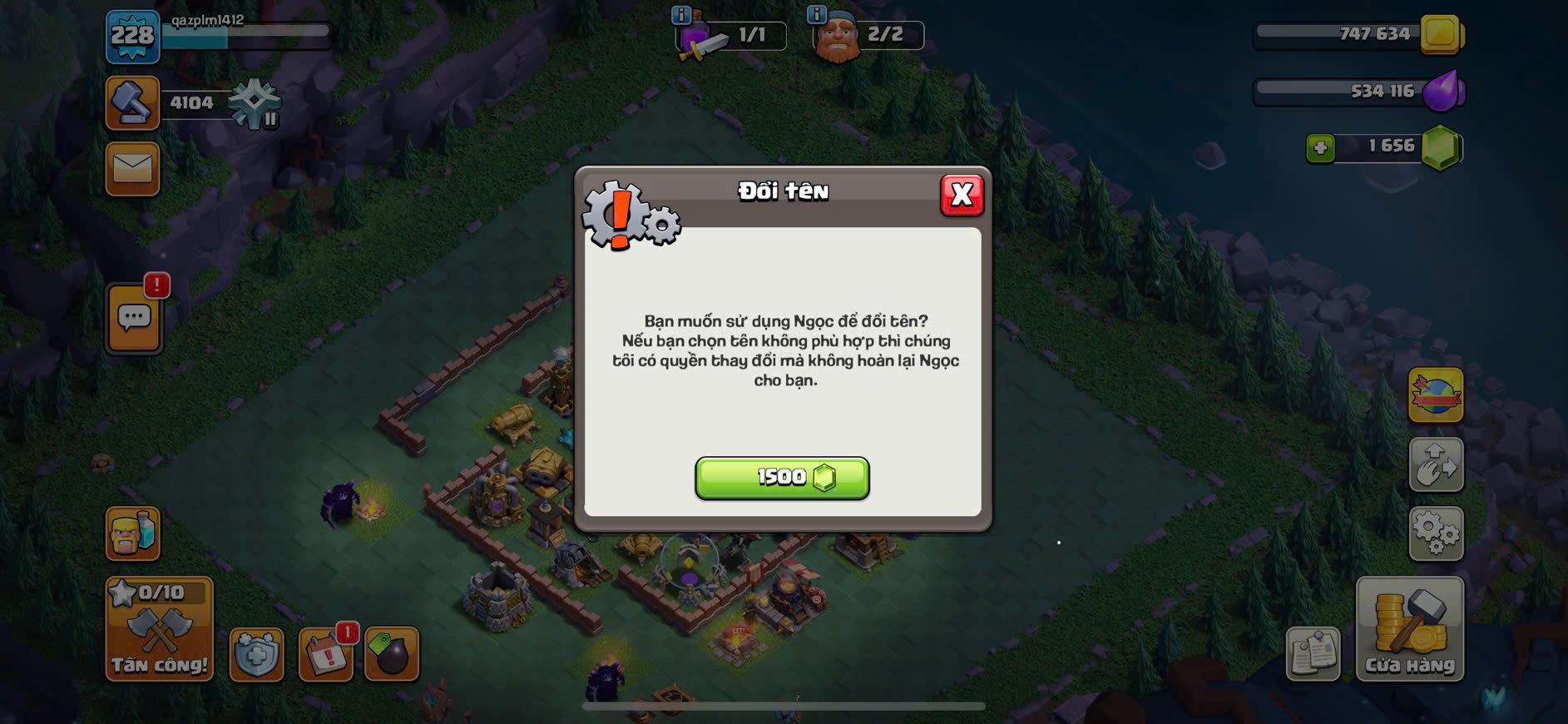This screenshot has height=724, width=1568.
Task: Tap the Tấn Công attack button
Action: coord(159,629)
